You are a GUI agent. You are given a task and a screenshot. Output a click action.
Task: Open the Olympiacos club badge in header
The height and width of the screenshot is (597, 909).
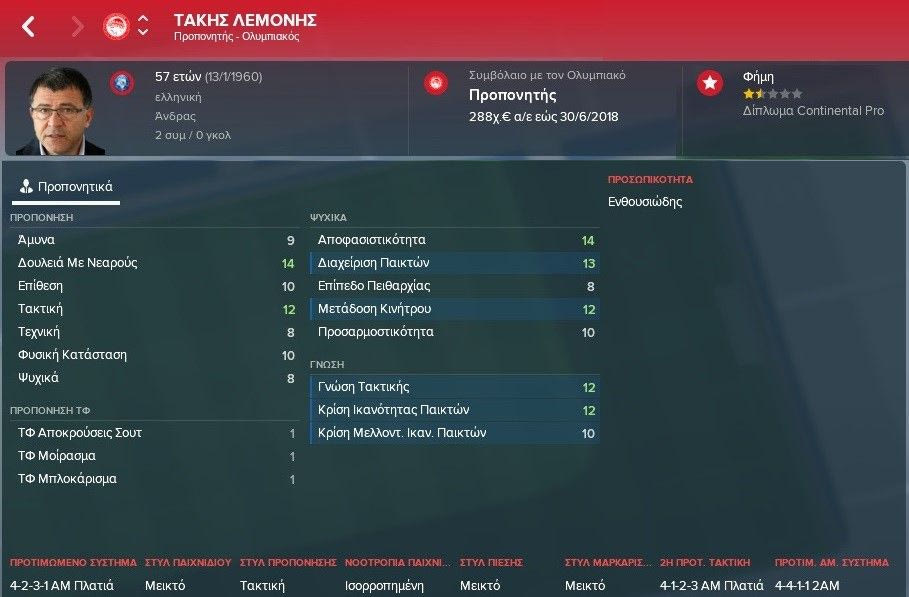116,26
